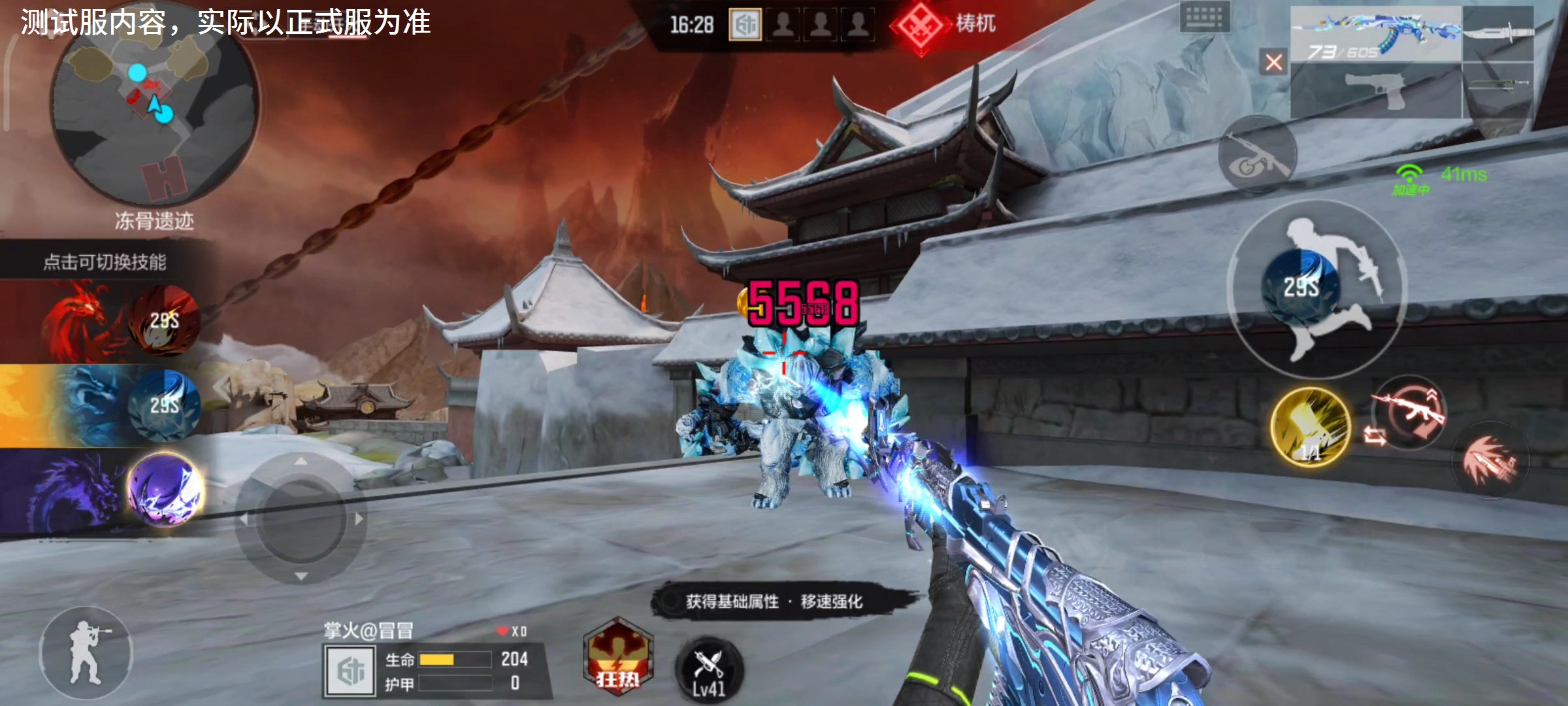Tap the virtual movement joystick
This screenshot has height=706, width=1568.
pyautogui.click(x=301, y=518)
